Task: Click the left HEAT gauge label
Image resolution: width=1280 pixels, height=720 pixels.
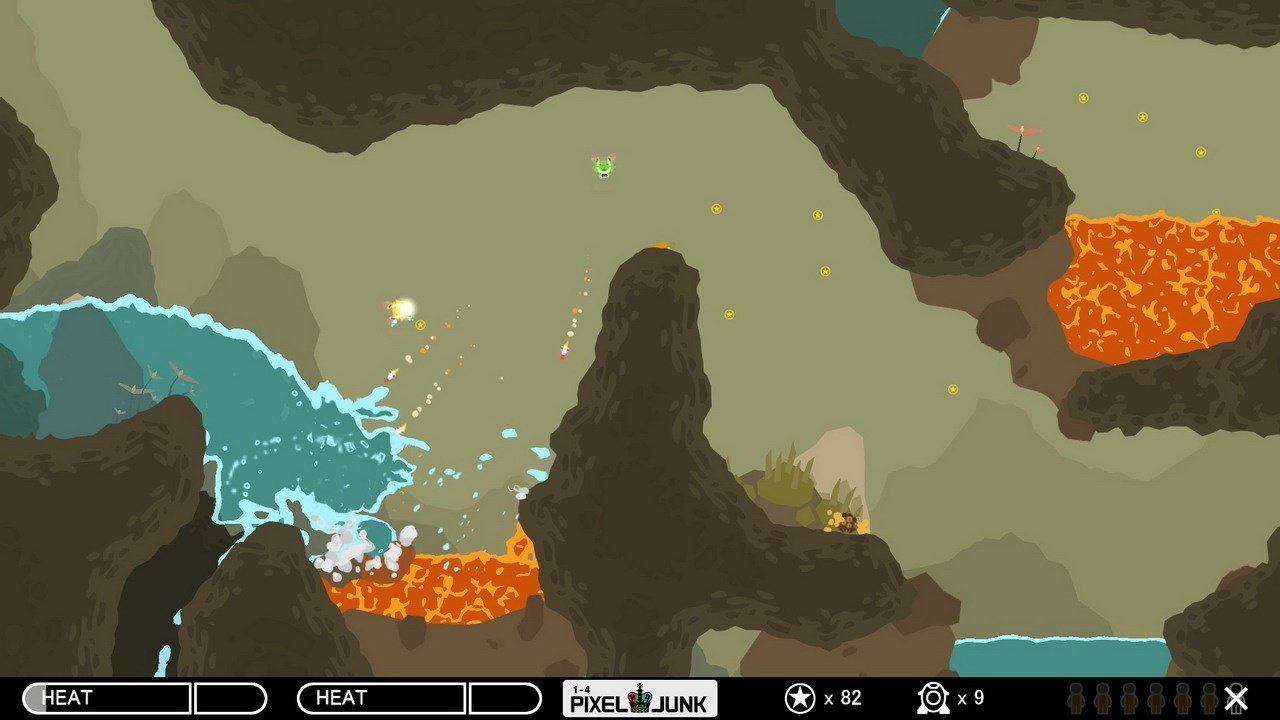Action: click(70, 695)
